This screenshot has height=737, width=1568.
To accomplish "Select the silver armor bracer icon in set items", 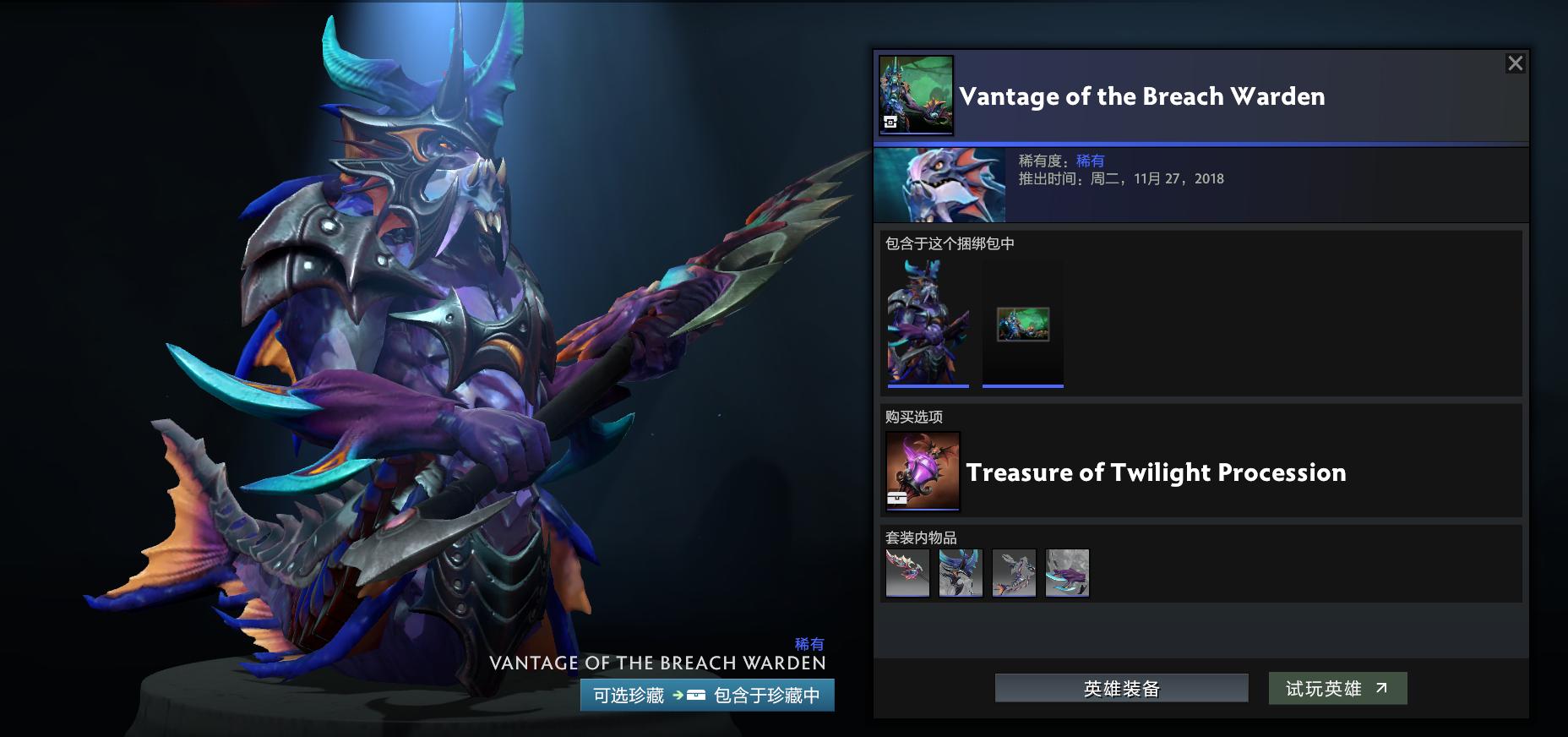I will pyautogui.click(x=1015, y=573).
